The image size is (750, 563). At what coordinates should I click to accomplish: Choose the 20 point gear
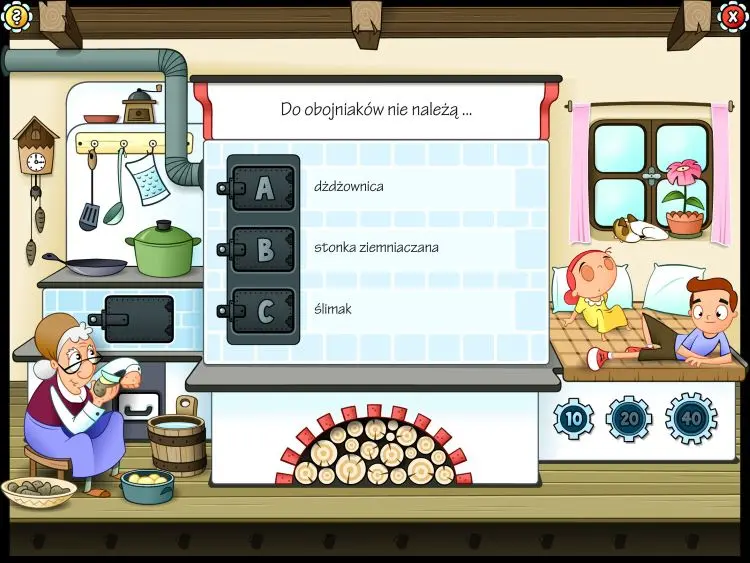click(629, 419)
